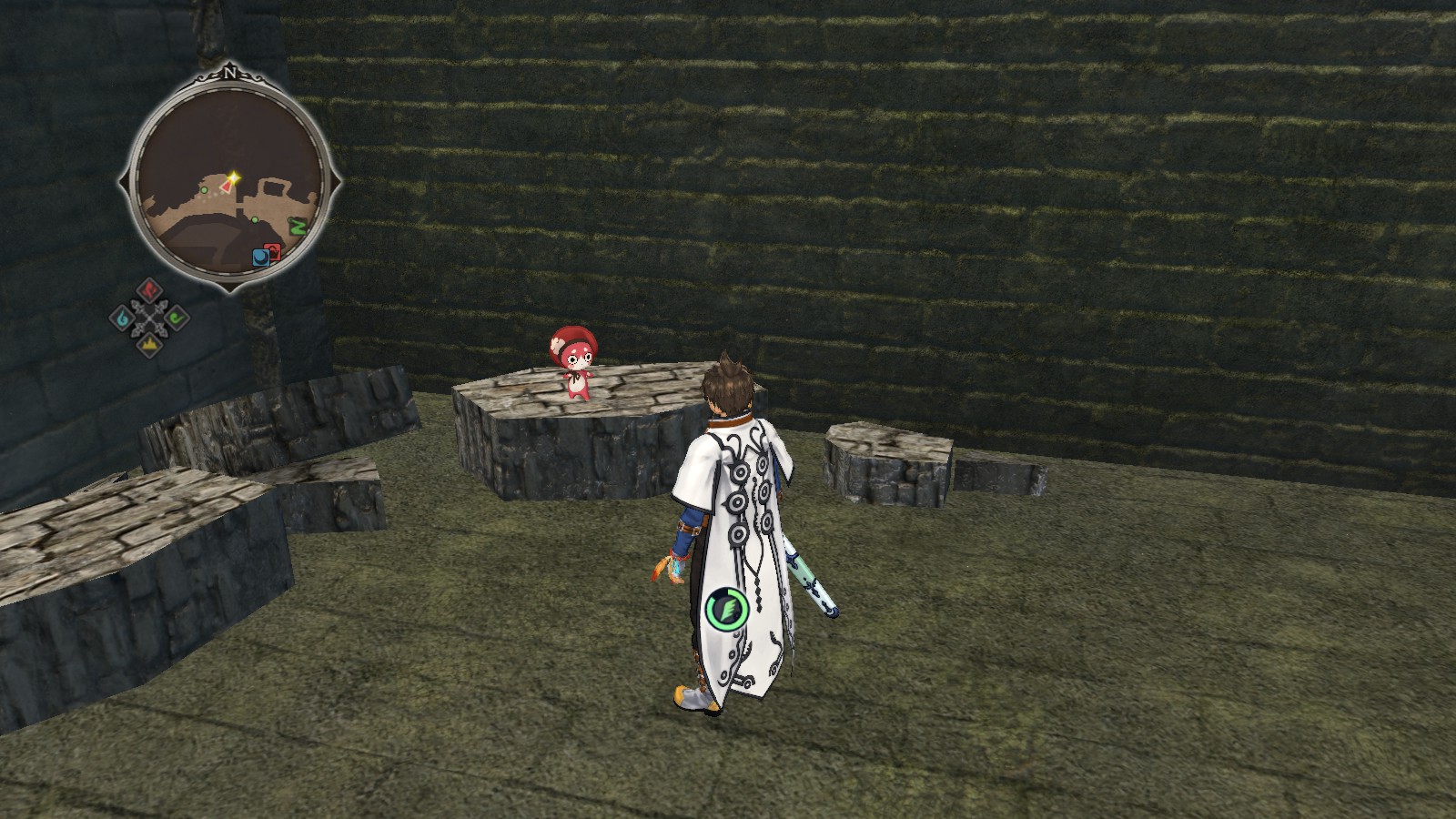Click the green wind symbol on the minimap
Screen dimensions: 1456x819
(298, 227)
